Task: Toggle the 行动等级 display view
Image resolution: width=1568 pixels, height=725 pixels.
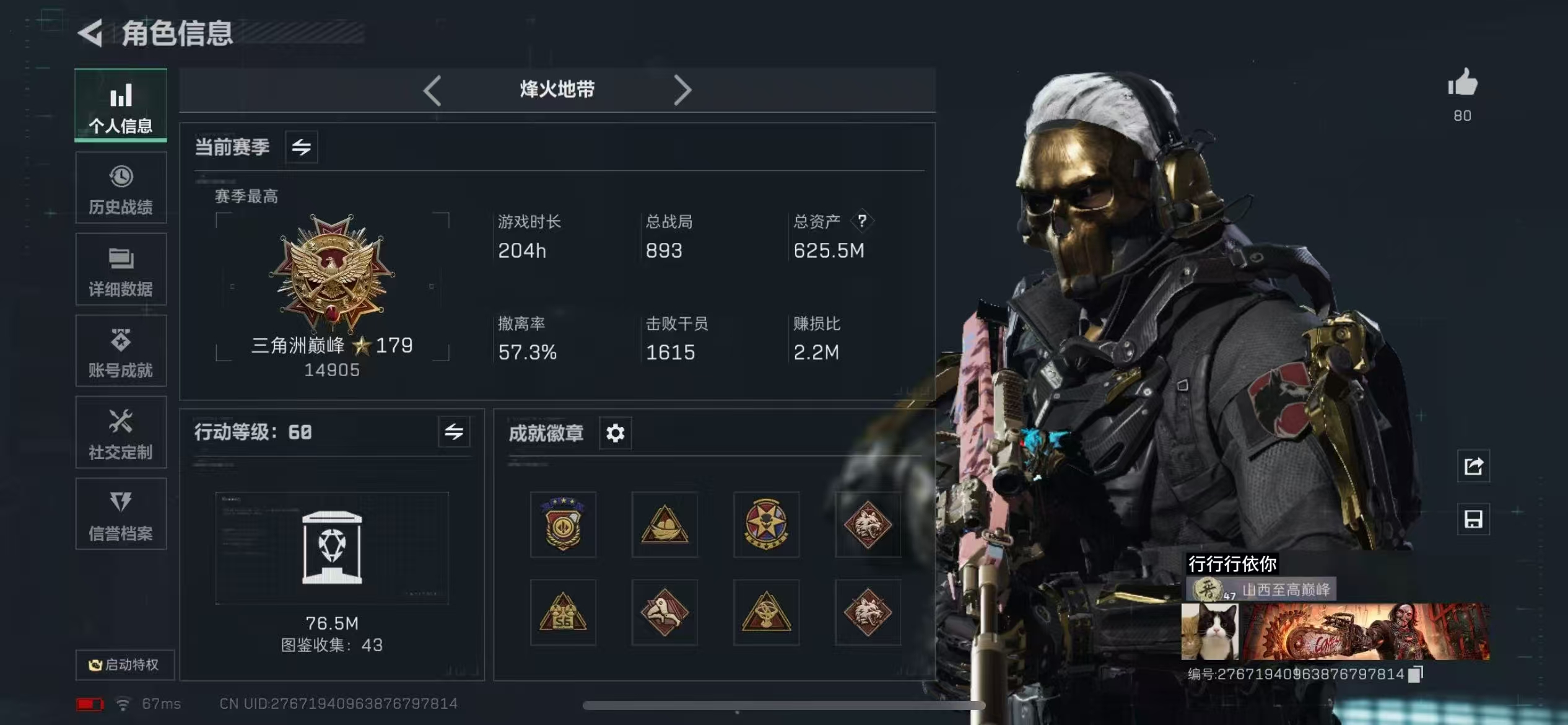Action: click(x=455, y=433)
